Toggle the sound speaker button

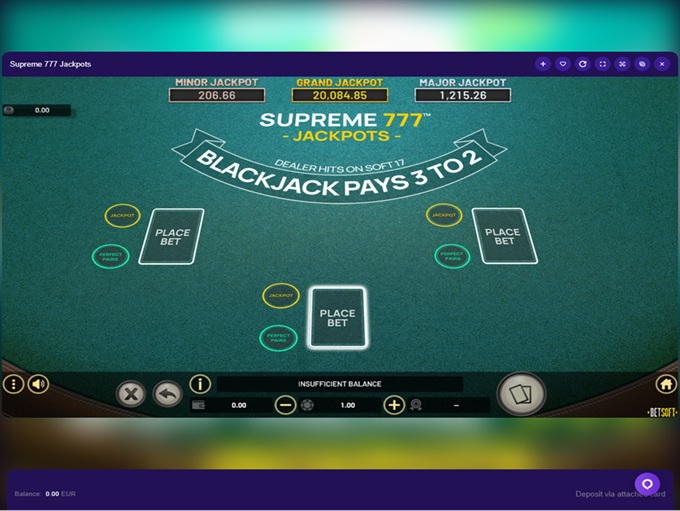39,384
